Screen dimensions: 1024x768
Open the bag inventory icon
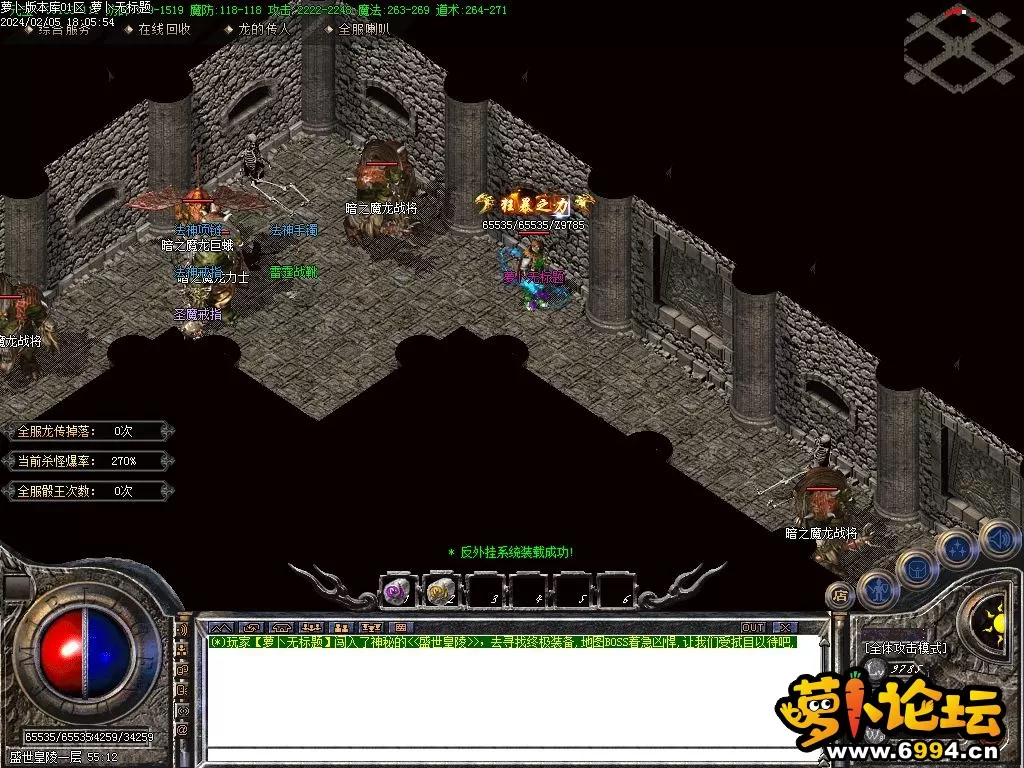pos(918,569)
